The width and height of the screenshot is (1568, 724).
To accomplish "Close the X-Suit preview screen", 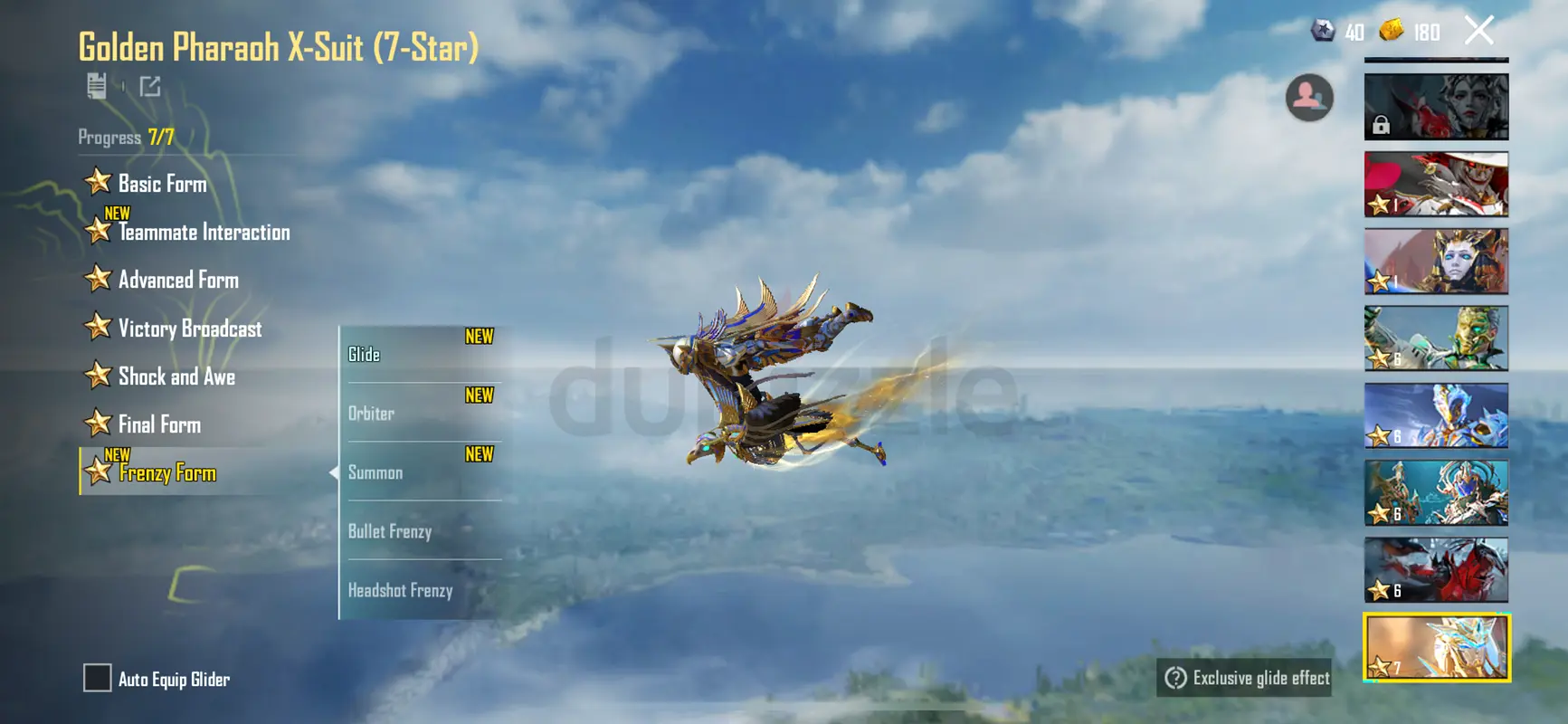I will point(1479,31).
